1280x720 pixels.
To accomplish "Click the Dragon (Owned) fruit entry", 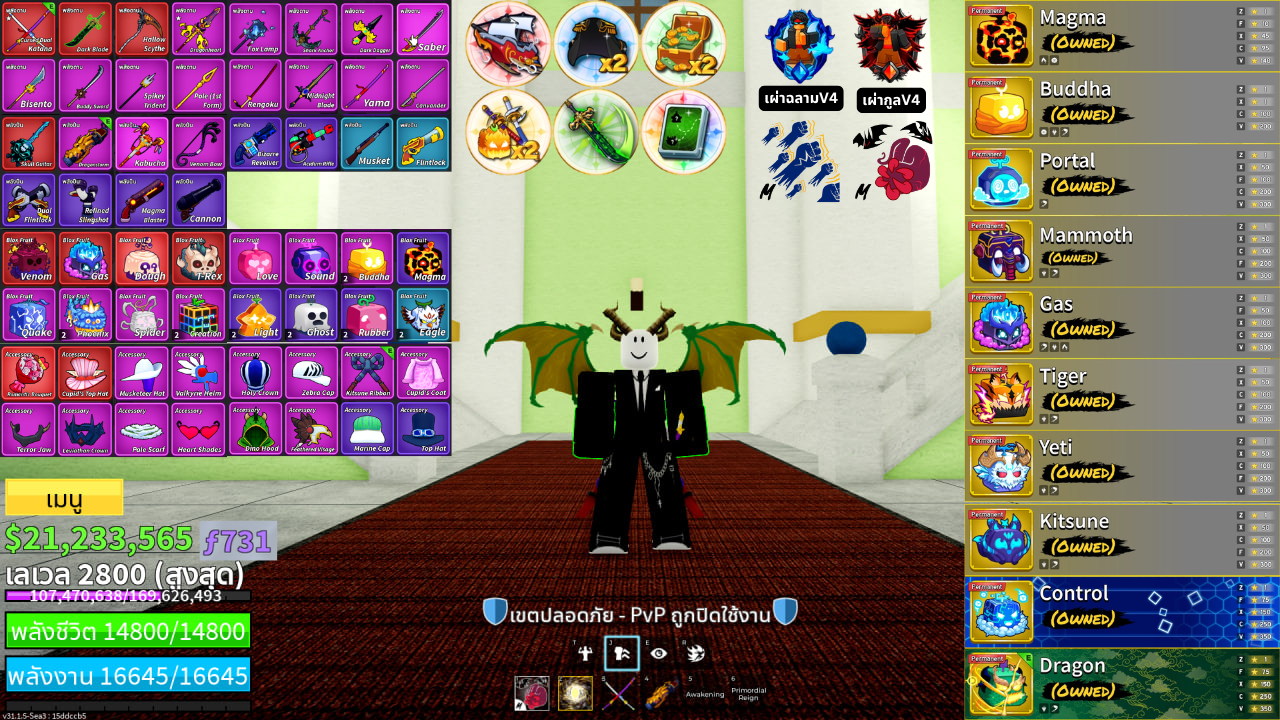I will [x=1100, y=678].
